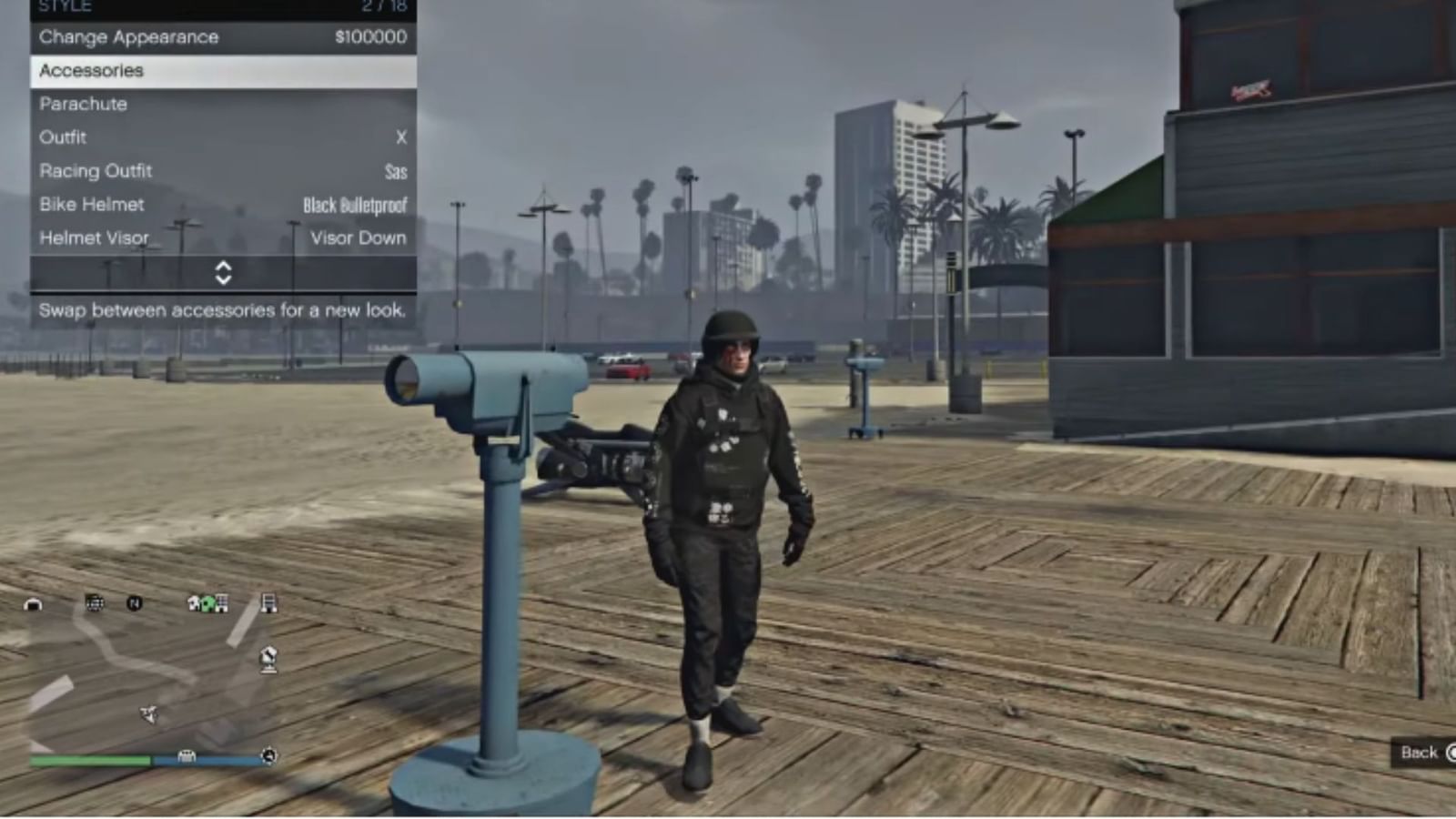Image resolution: width=1456 pixels, height=819 pixels.
Task: Click the garage icon on the minimap
Action: pos(34,602)
